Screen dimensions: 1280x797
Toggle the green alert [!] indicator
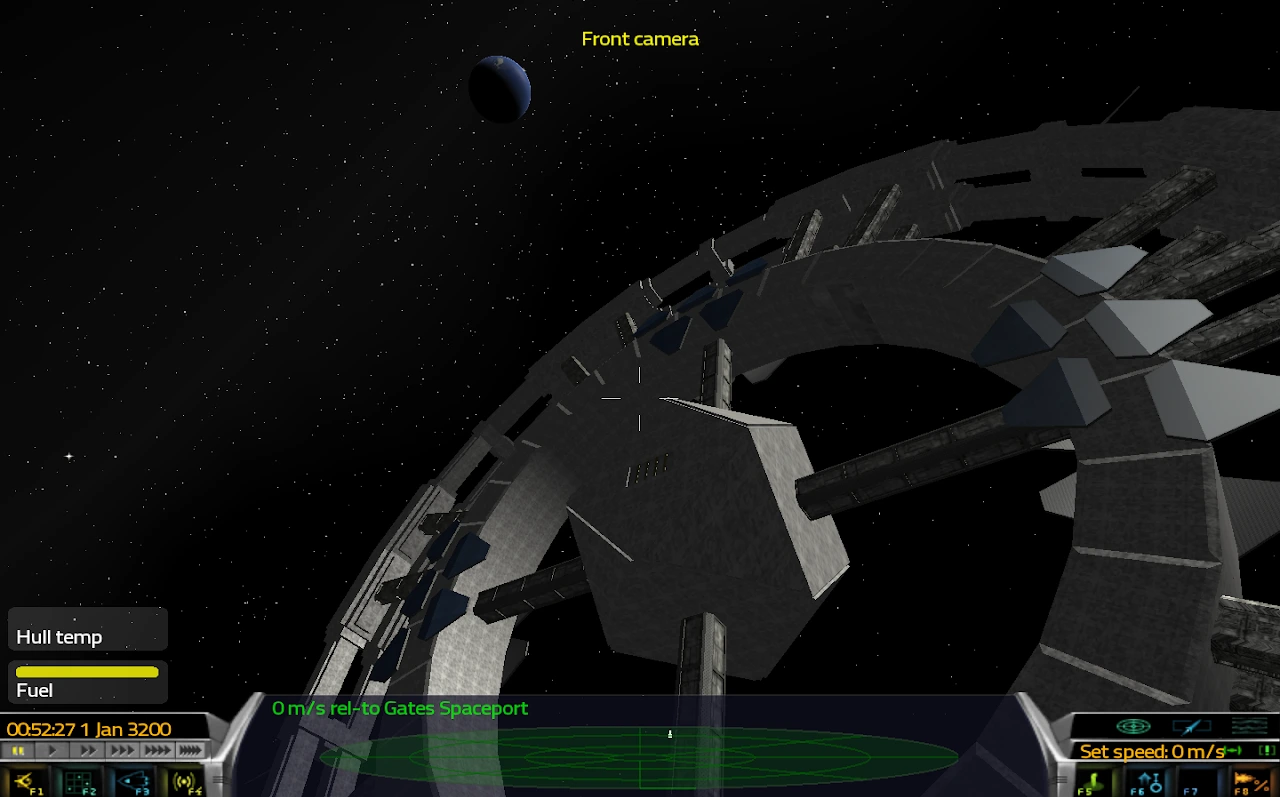point(1267,750)
